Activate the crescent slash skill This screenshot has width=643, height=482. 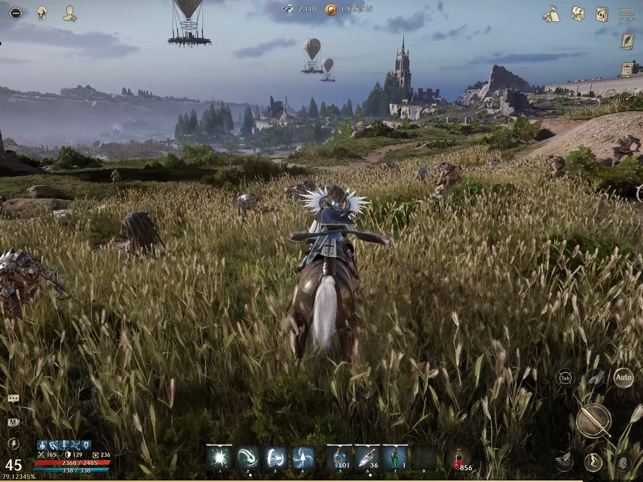(247, 457)
